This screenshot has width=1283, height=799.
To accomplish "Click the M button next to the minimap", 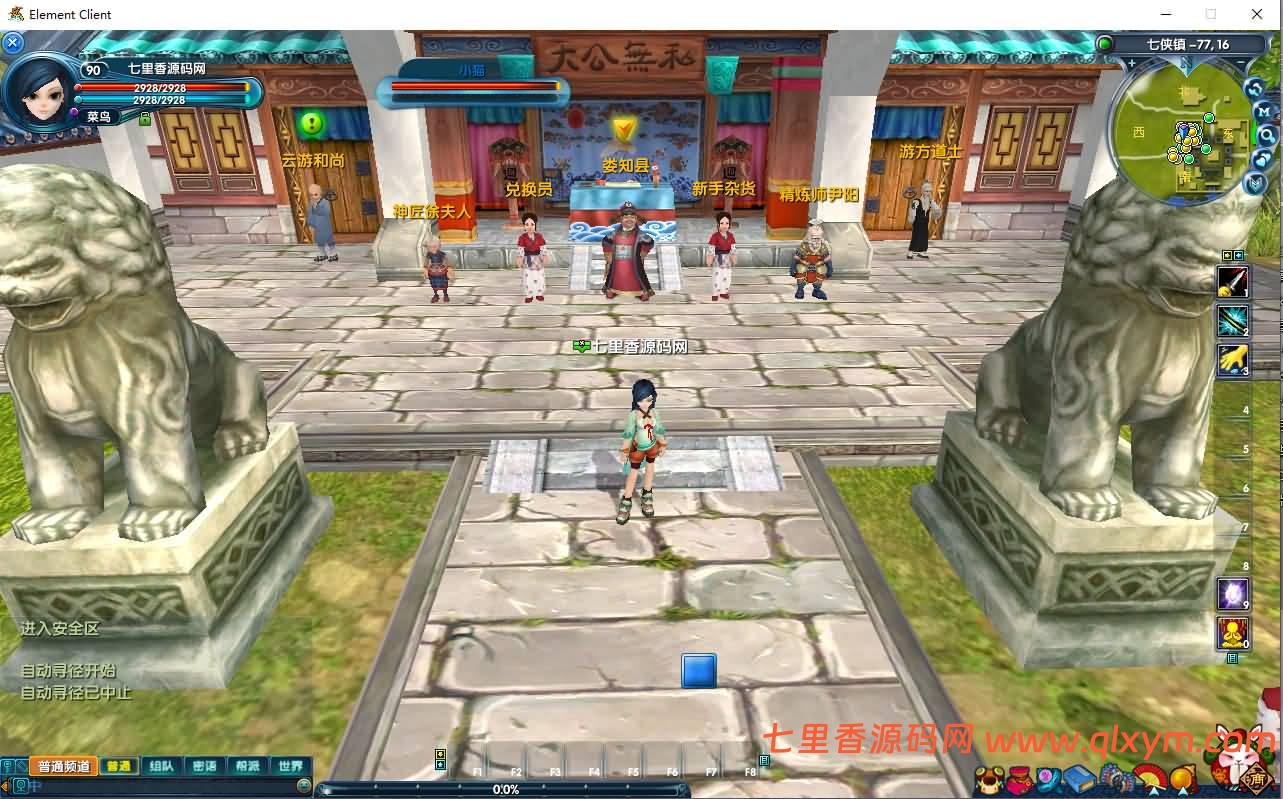I will click(x=1264, y=111).
